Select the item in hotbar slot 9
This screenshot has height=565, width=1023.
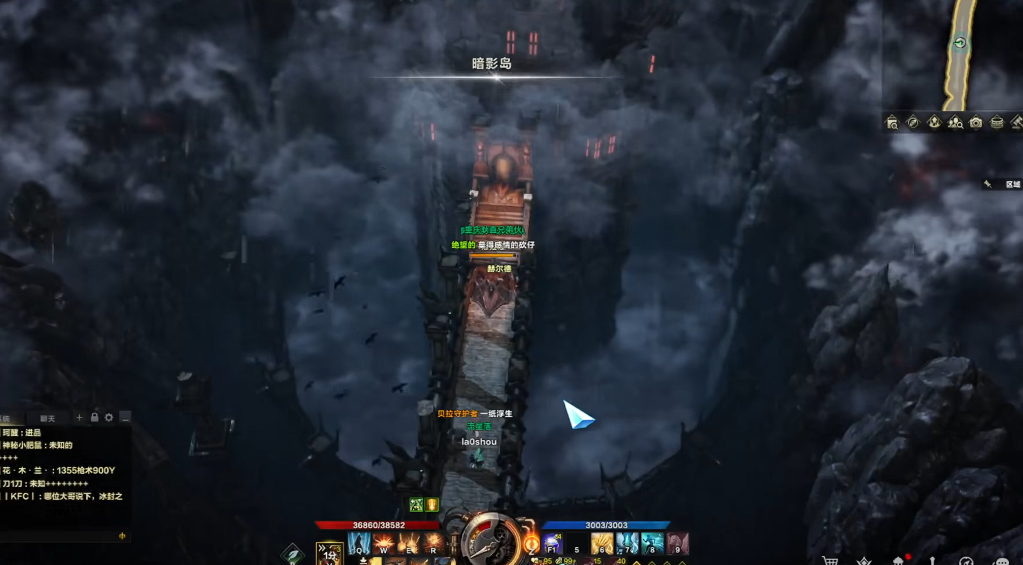[x=678, y=543]
